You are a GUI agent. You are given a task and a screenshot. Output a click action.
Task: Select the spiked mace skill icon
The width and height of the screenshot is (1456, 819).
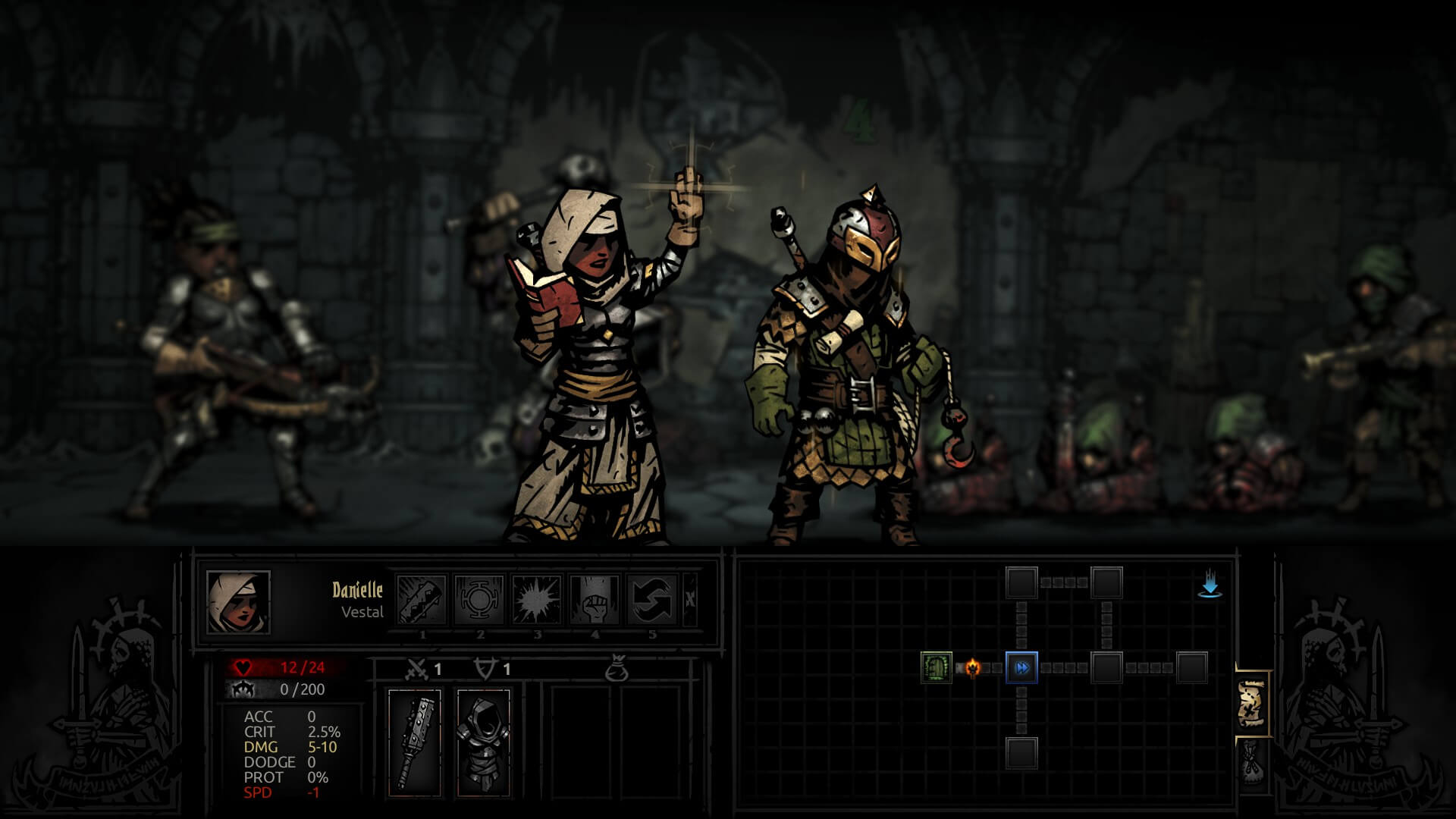coord(422,599)
